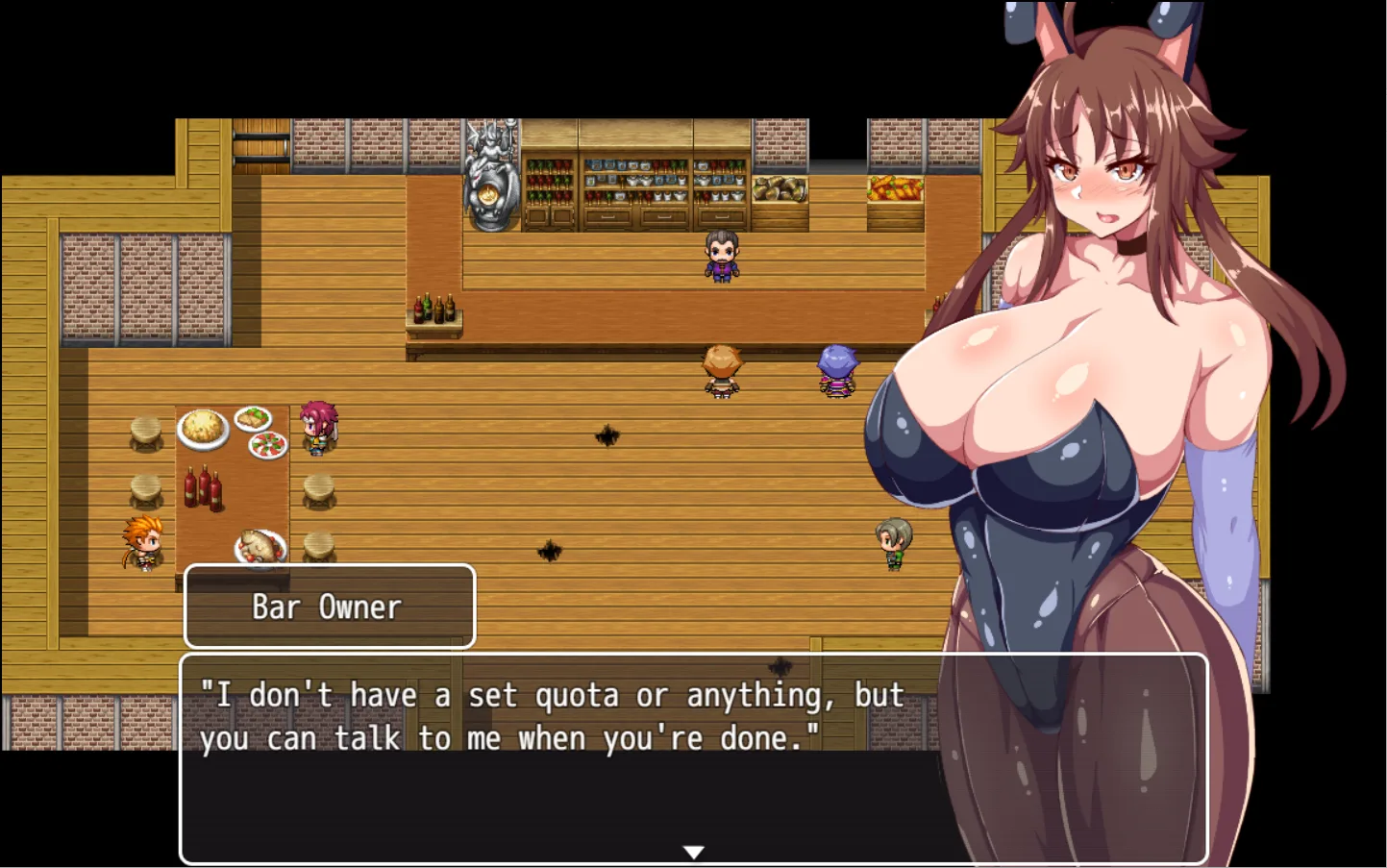Advance dialogue with the continue arrow

[x=693, y=852]
